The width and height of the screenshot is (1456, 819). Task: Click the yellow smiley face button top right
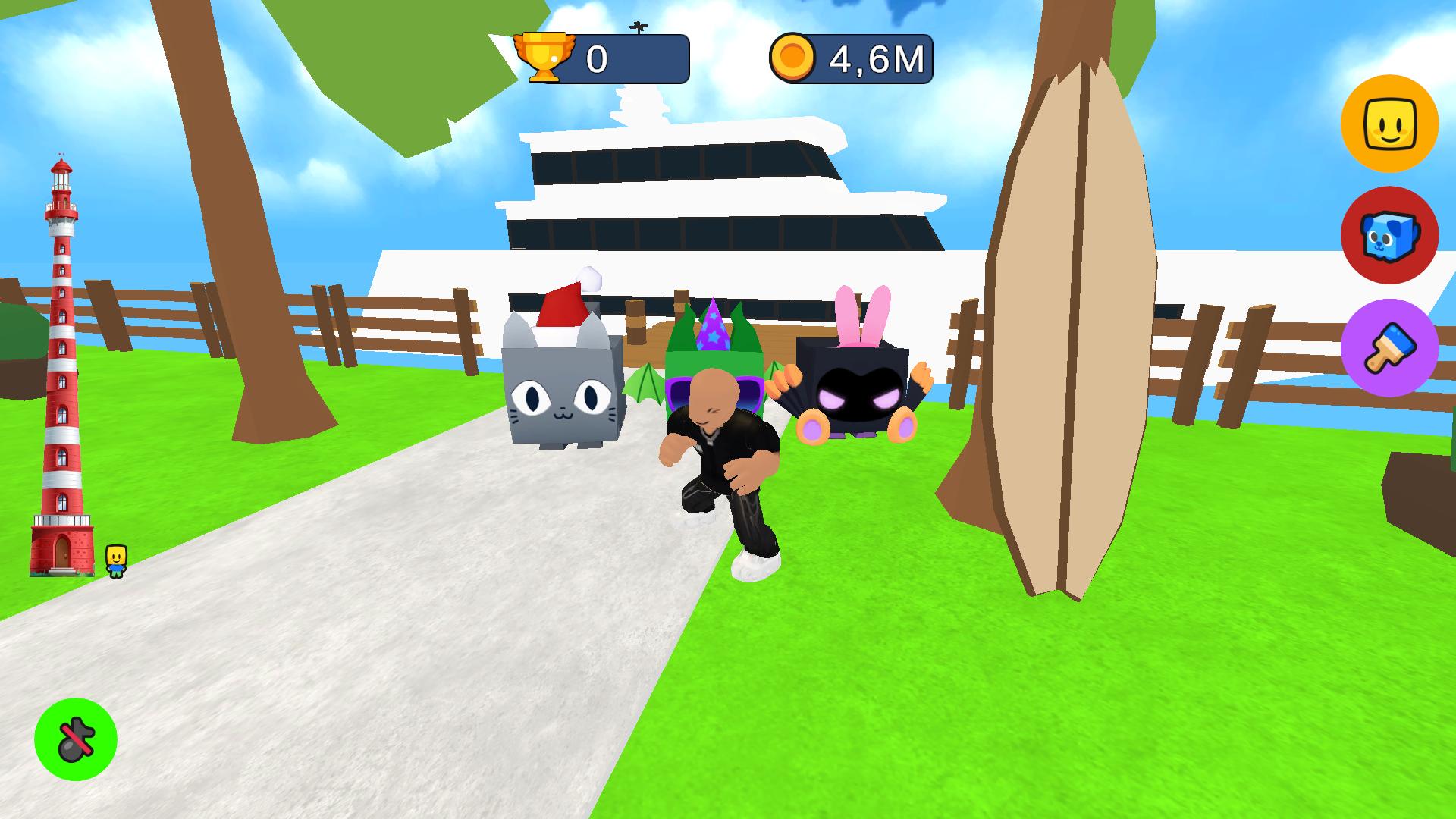1390,126
